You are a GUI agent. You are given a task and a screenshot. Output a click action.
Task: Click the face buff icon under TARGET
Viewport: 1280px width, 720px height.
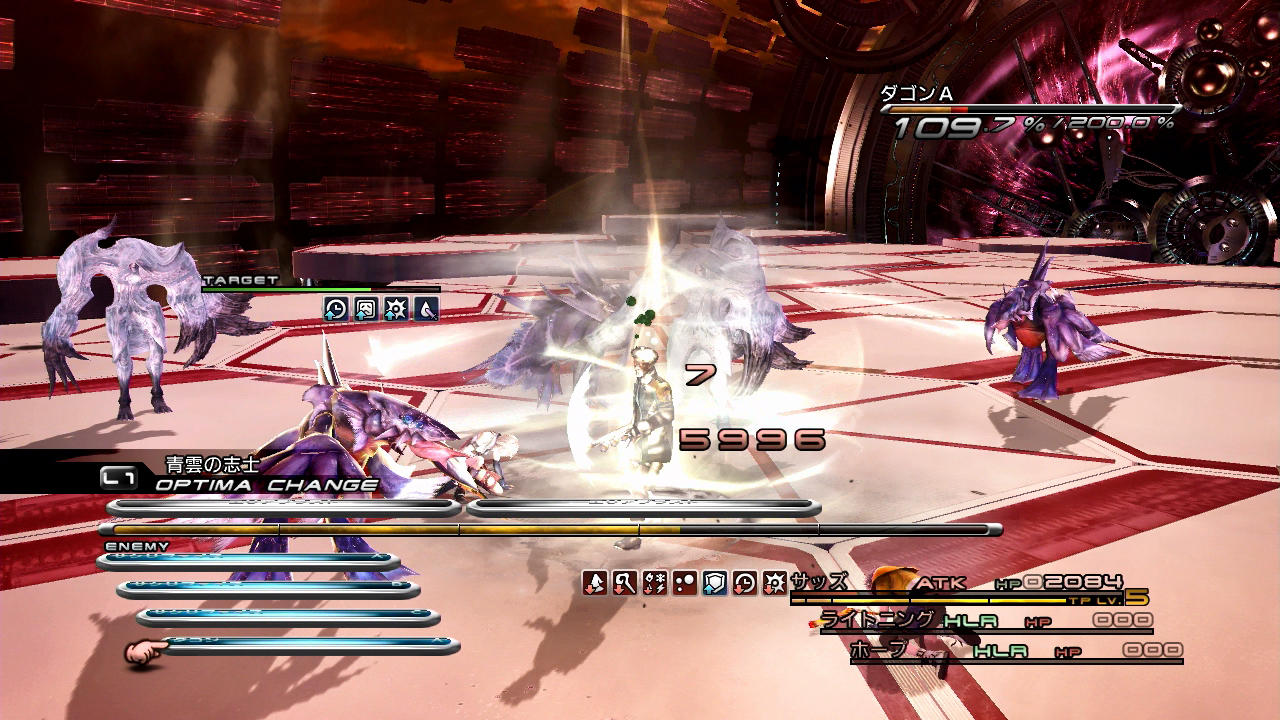pyautogui.click(x=366, y=309)
